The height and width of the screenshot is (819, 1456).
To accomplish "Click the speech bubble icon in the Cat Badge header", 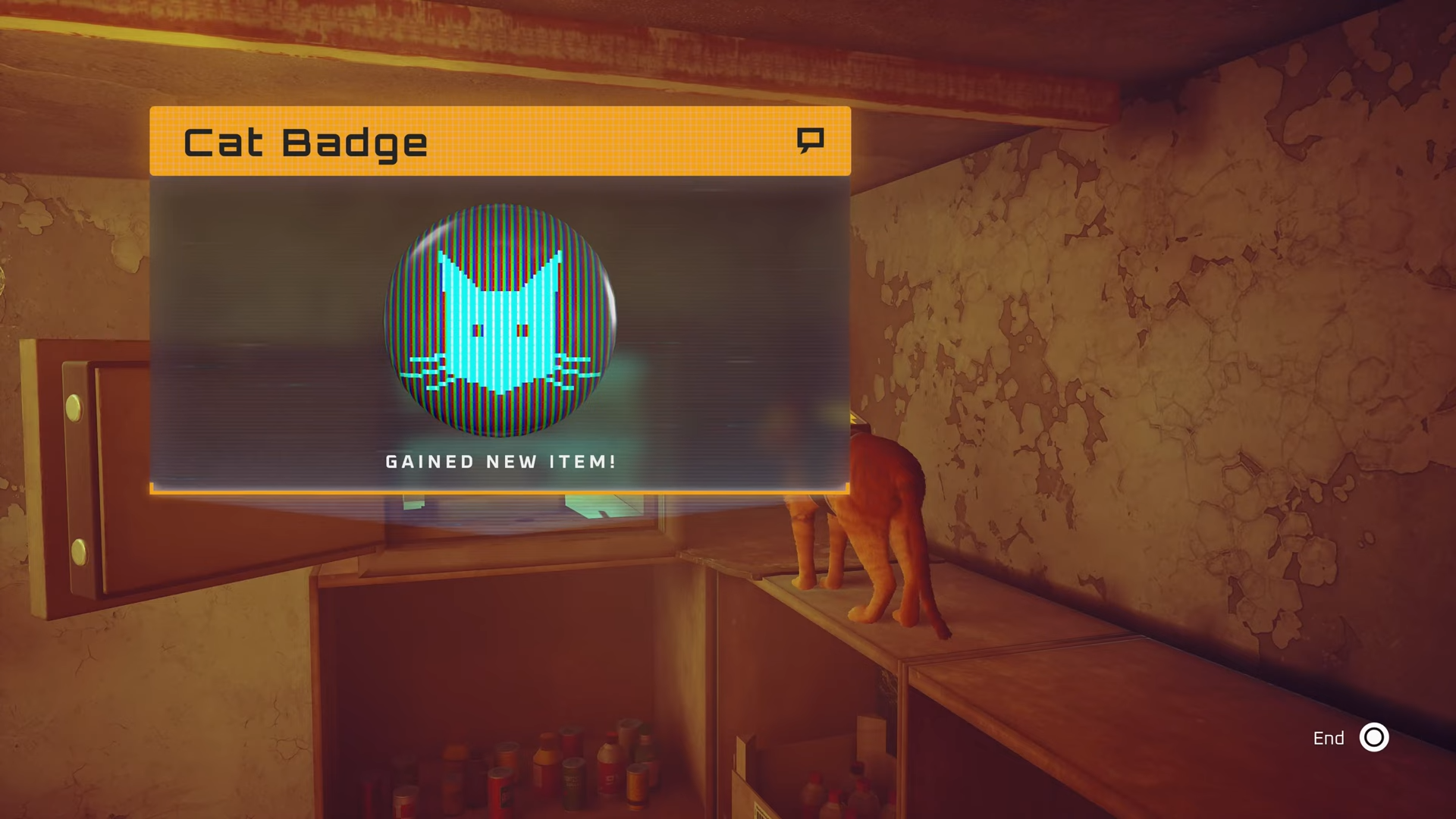I will tap(810, 140).
